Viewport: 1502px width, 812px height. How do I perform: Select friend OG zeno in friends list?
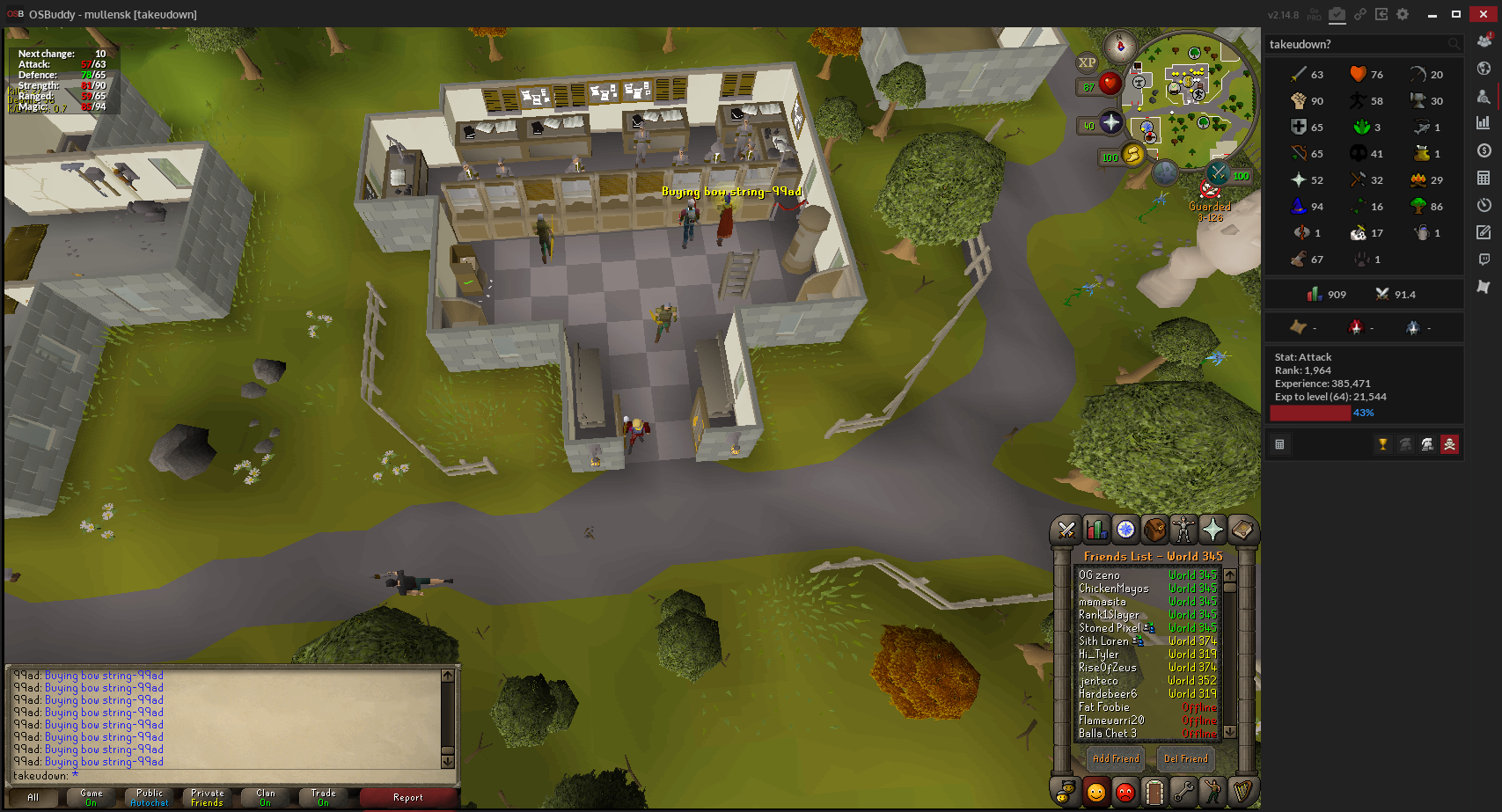(x=1100, y=575)
